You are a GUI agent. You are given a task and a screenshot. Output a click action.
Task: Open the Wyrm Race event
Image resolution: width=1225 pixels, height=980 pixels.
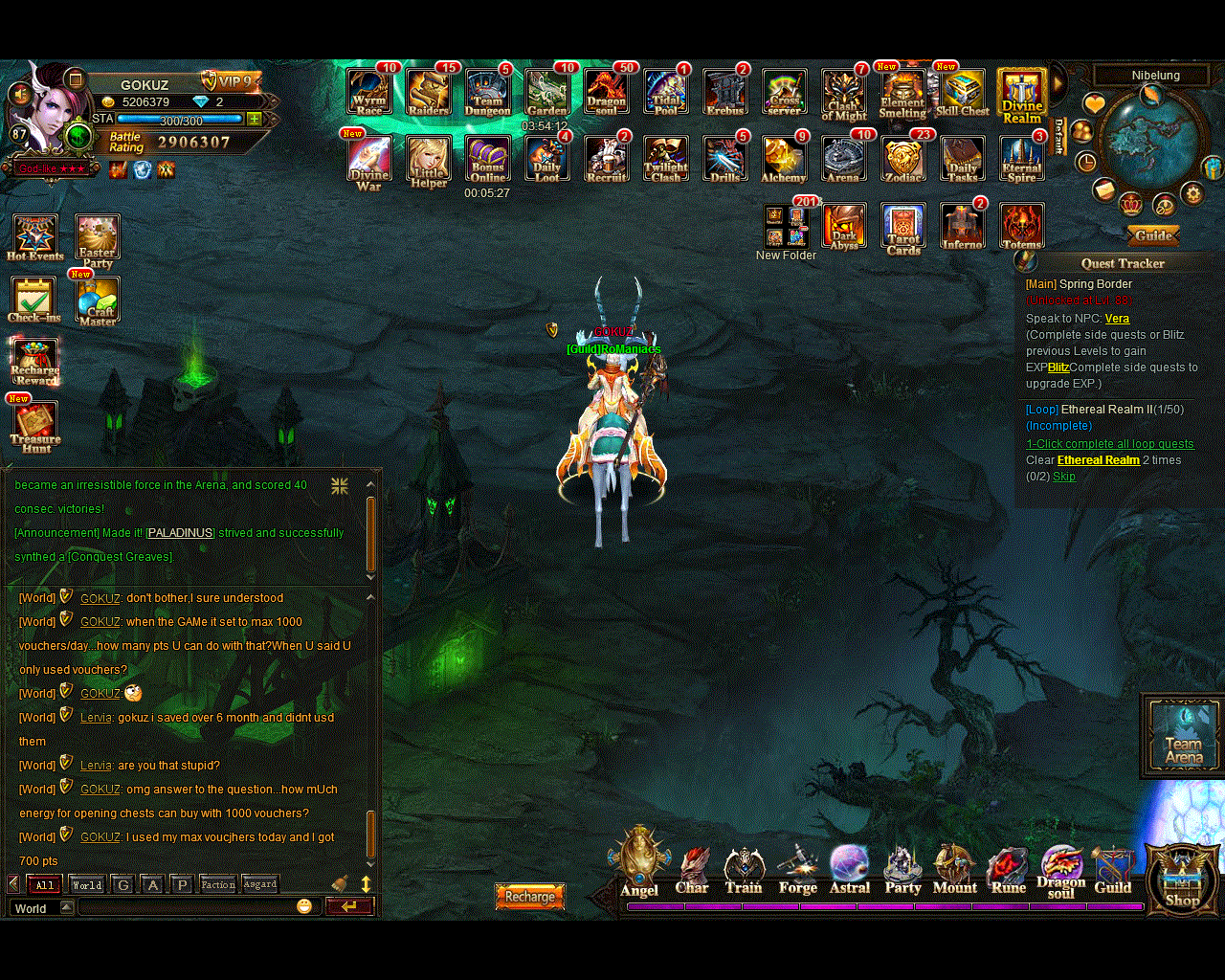(369, 92)
